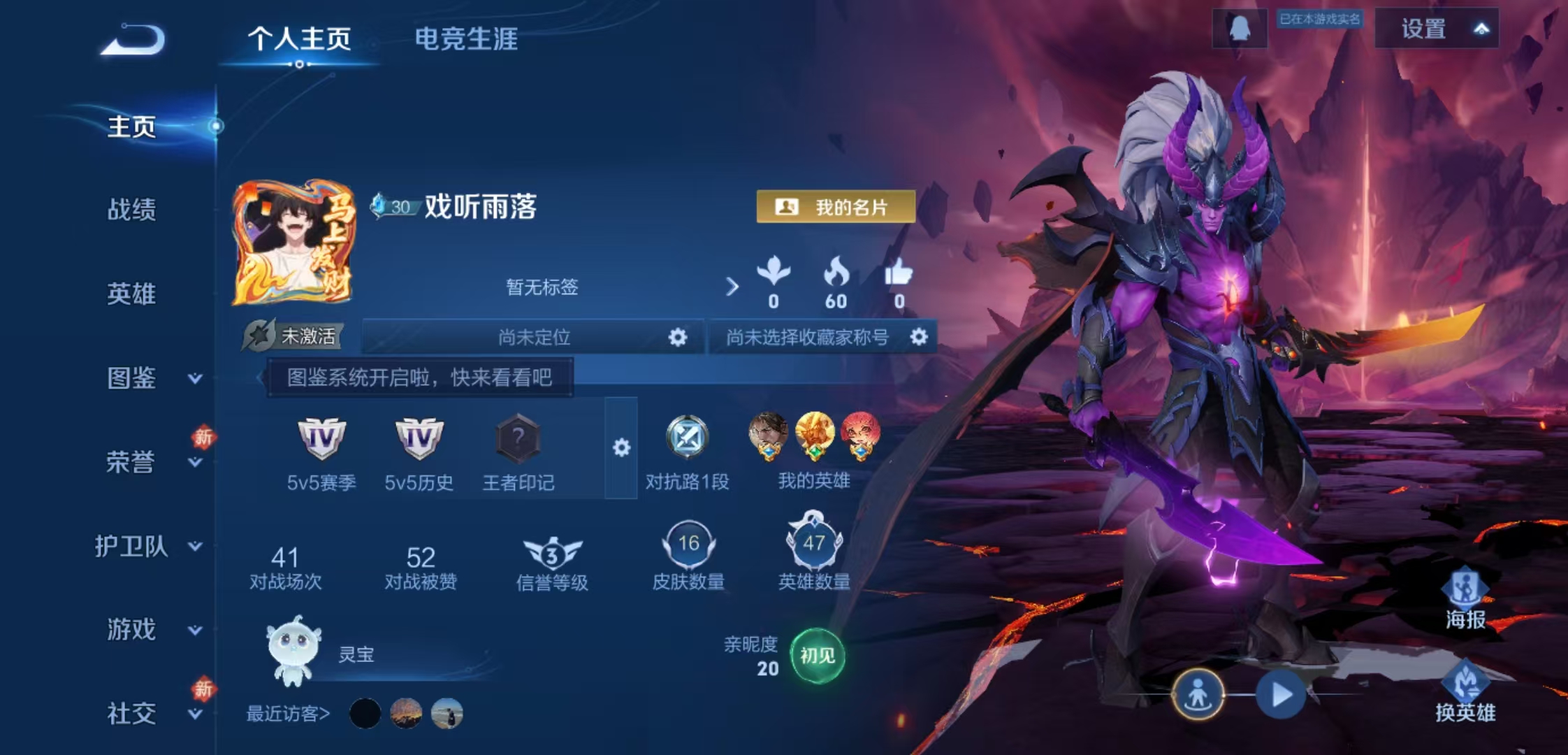View 最近访客 recent visitors list

pyautogui.click(x=288, y=714)
